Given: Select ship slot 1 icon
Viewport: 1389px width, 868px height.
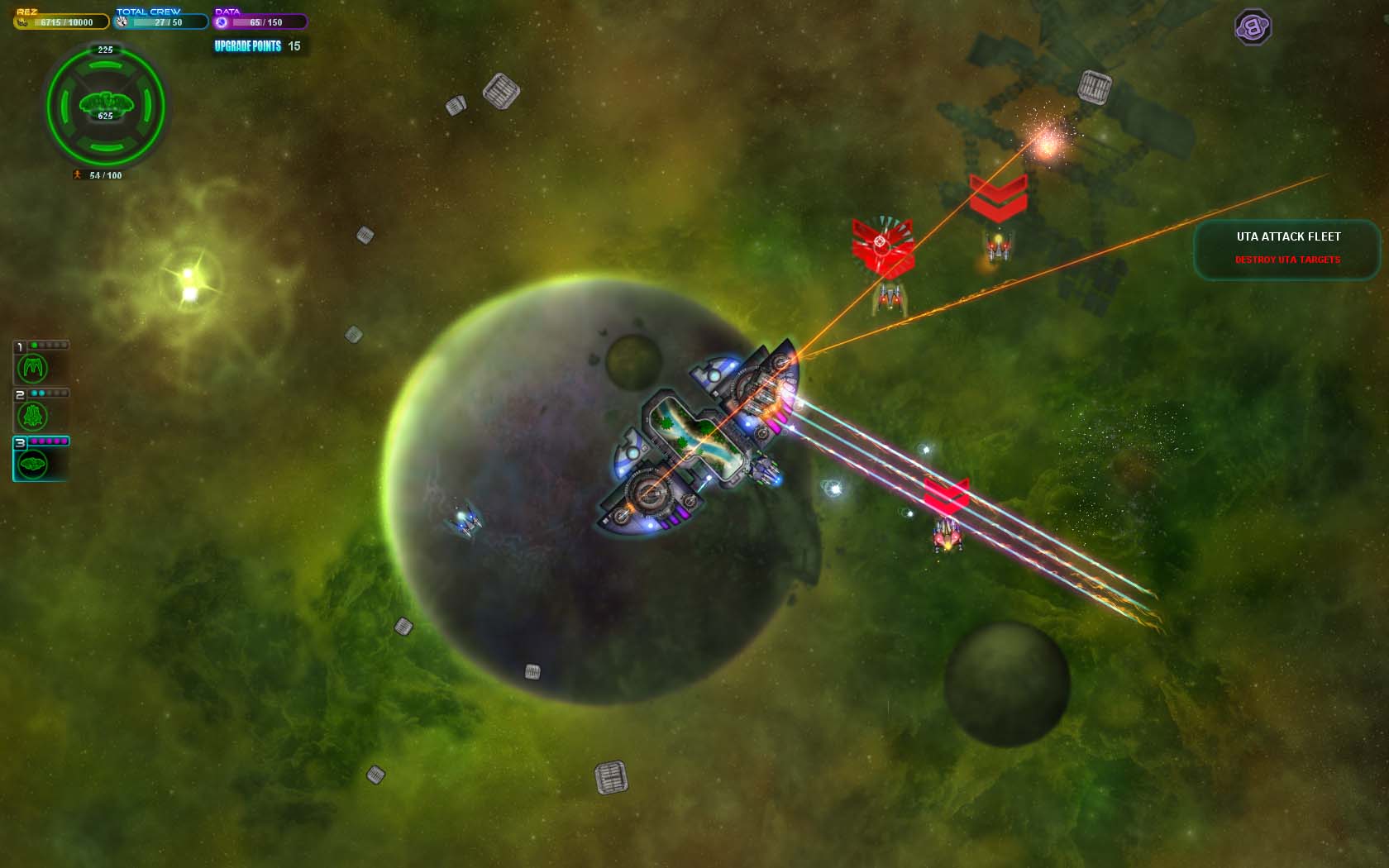Looking at the screenshot, I should [33, 368].
